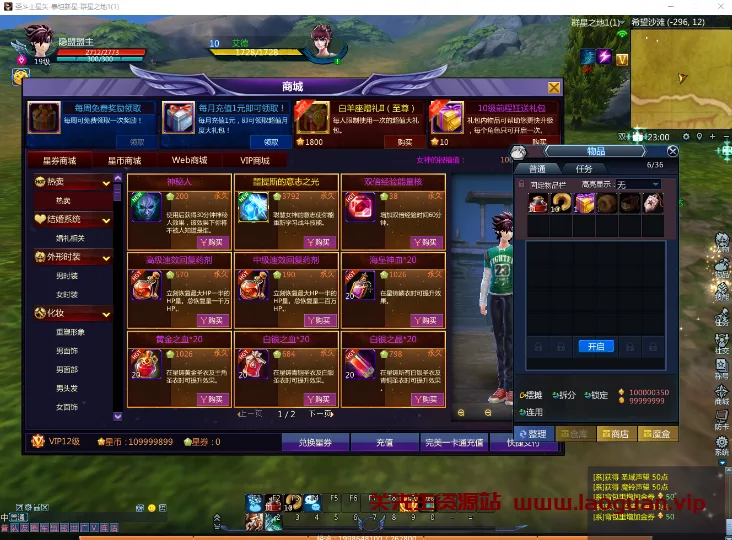This screenshot has width=732, height=540.
Task: Select the yellow gift box in inventory
Action: [x=585, y=203]
